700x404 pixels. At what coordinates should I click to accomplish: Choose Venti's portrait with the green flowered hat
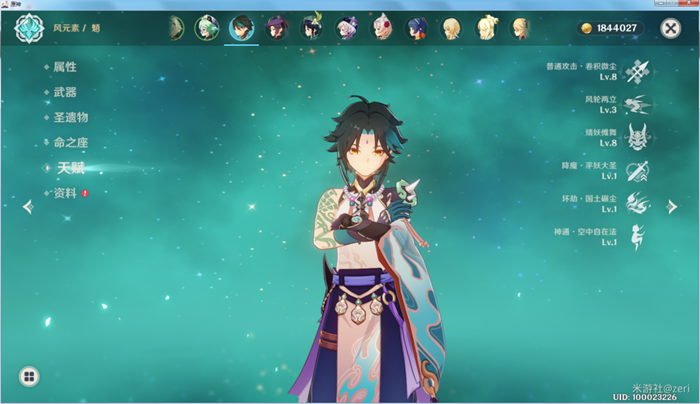pyautogui.click(x=311, y=27)
